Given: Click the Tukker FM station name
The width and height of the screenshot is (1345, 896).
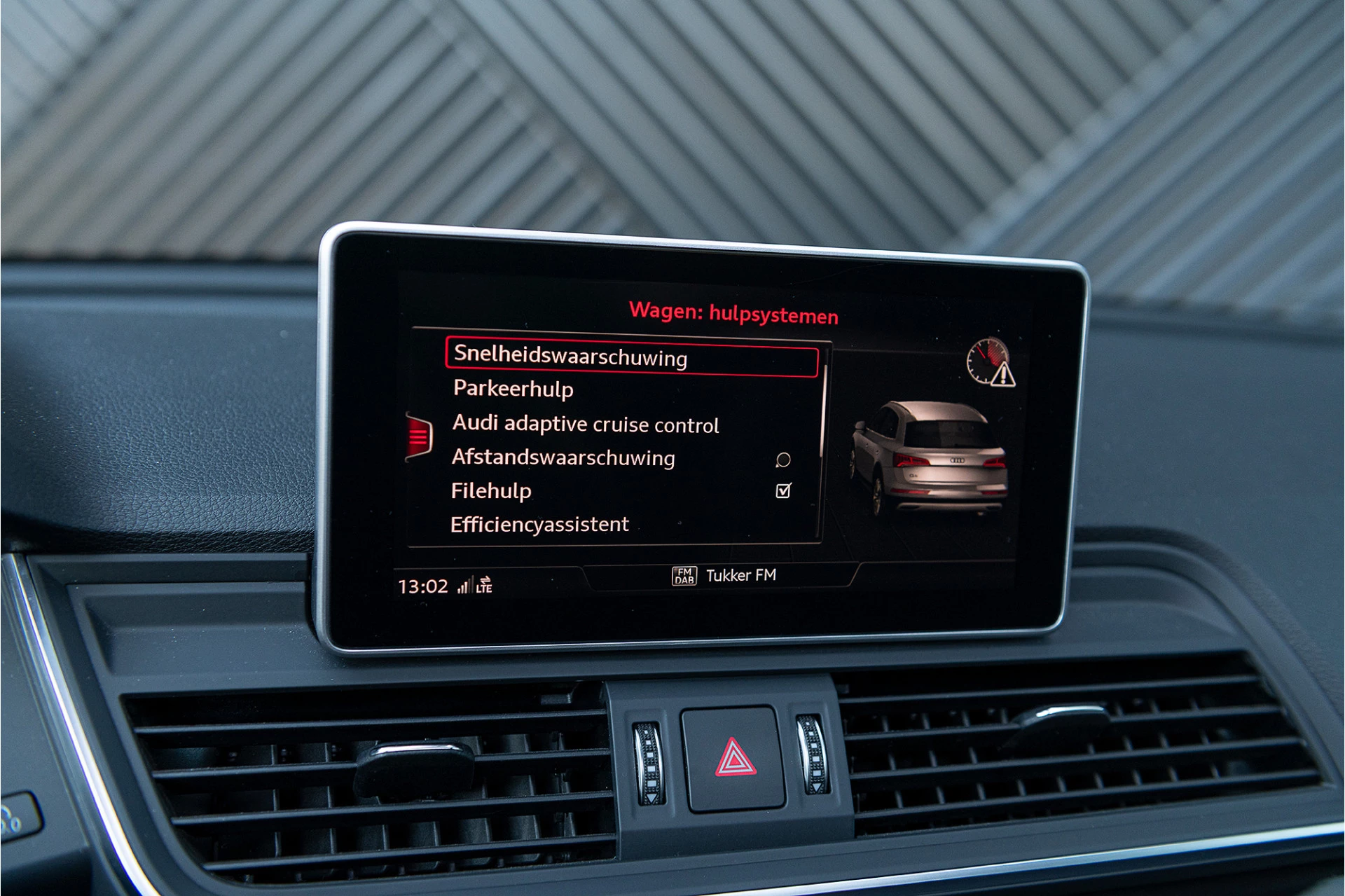Looking at the screenshot, I should [x=743, y=575].
